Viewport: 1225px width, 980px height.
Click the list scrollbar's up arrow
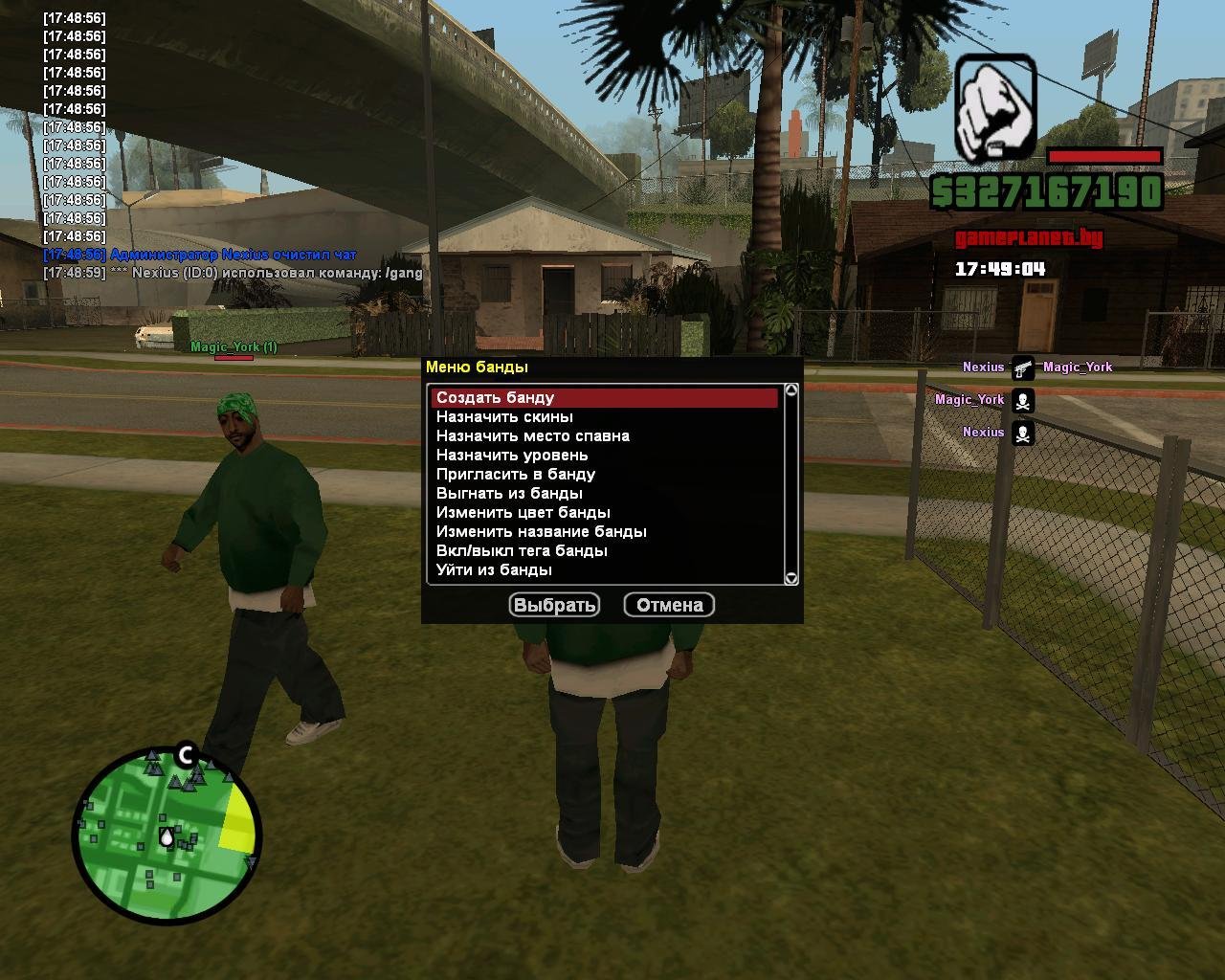791,390
